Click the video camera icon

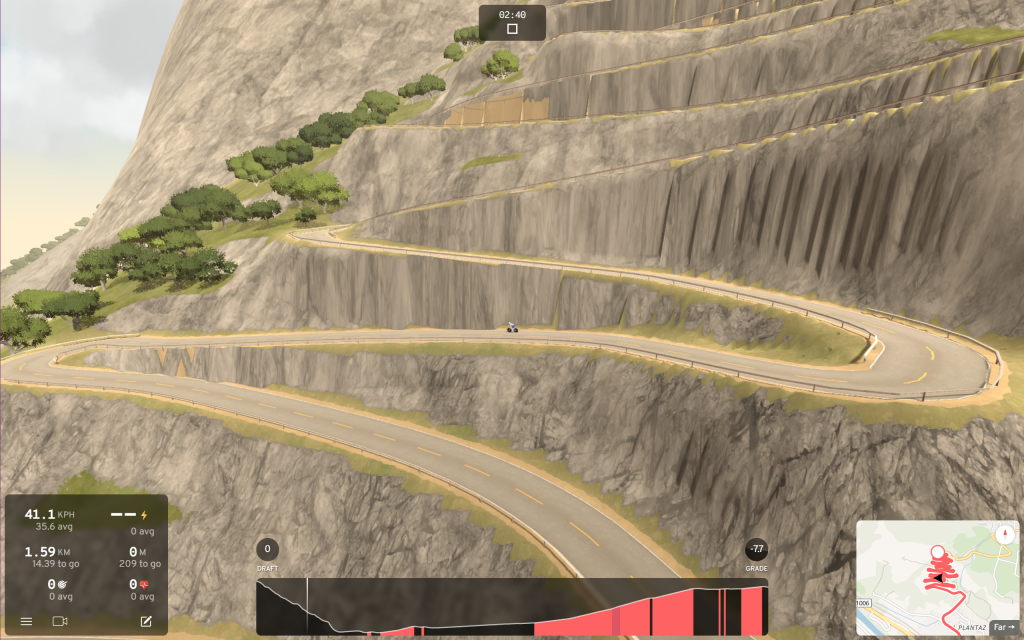(60, 621)
